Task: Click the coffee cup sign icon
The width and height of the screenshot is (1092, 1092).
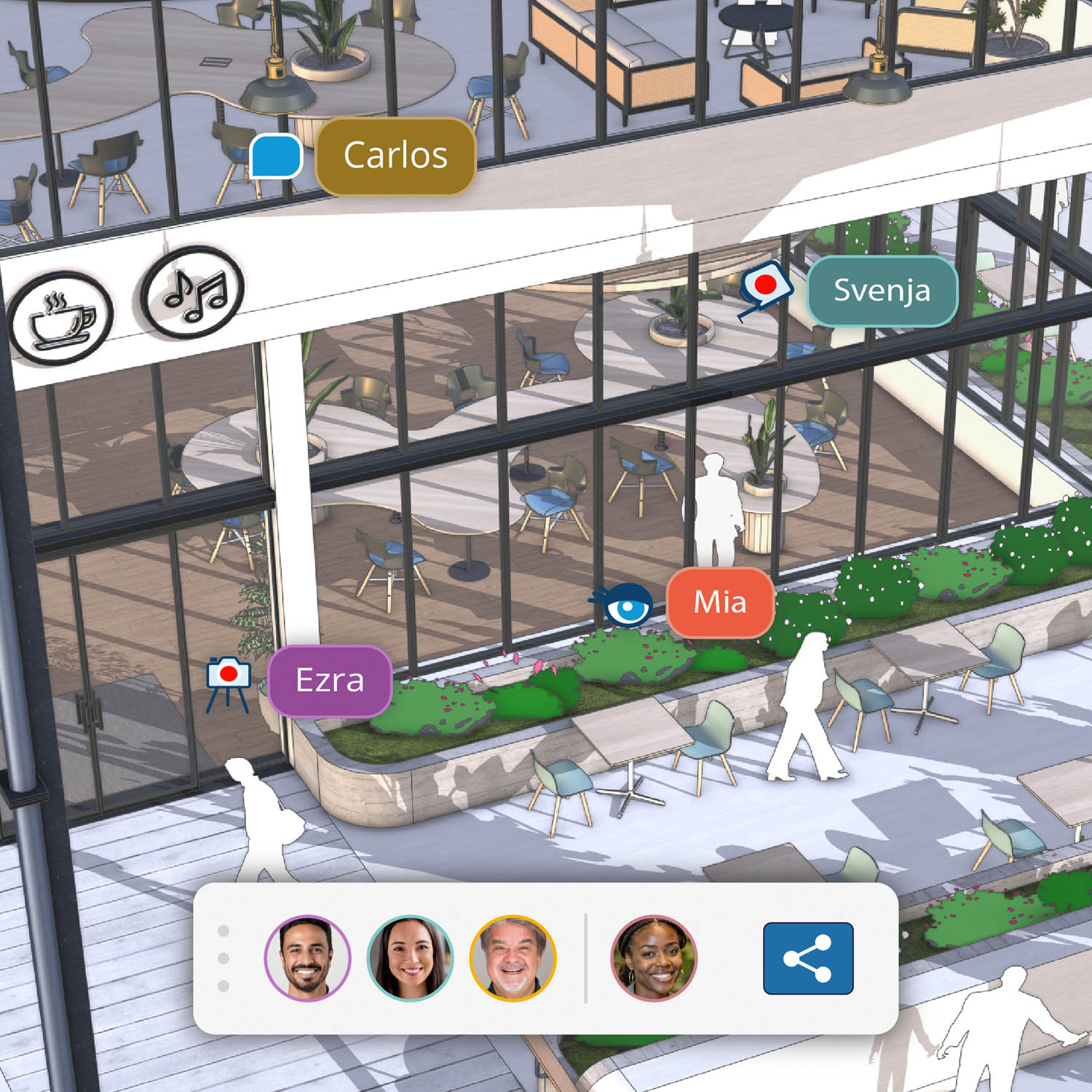Action: 61,318
